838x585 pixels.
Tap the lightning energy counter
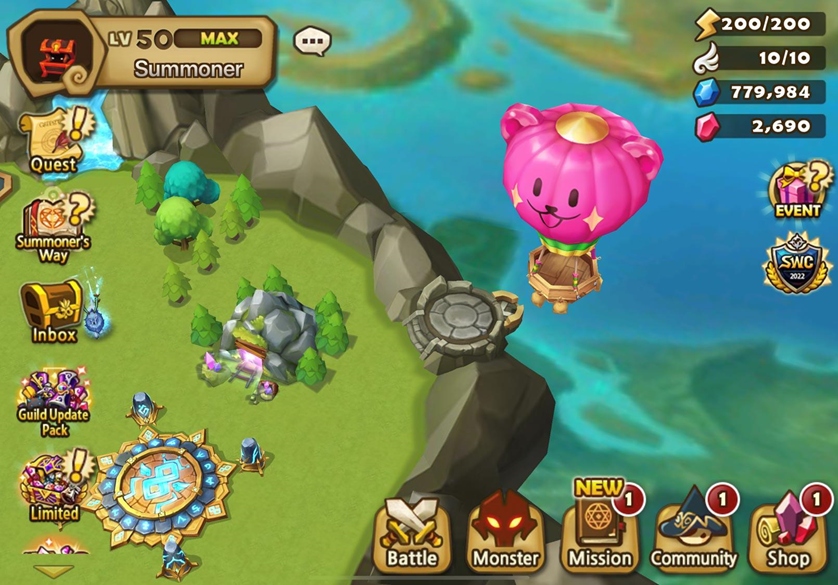(x=760, y=22)
